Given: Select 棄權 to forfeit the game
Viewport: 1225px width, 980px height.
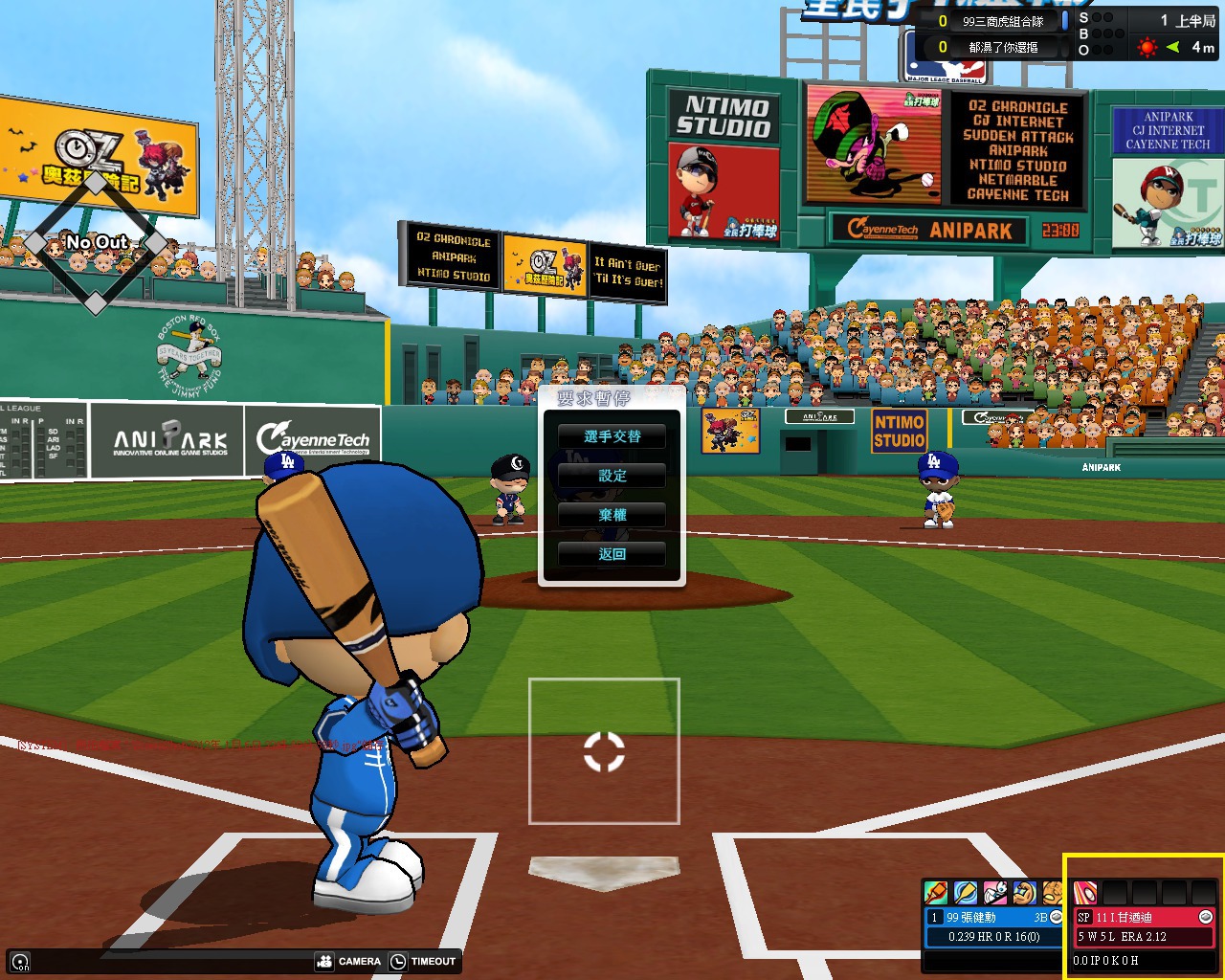Looking at the screenshot, I should [612, 515].
